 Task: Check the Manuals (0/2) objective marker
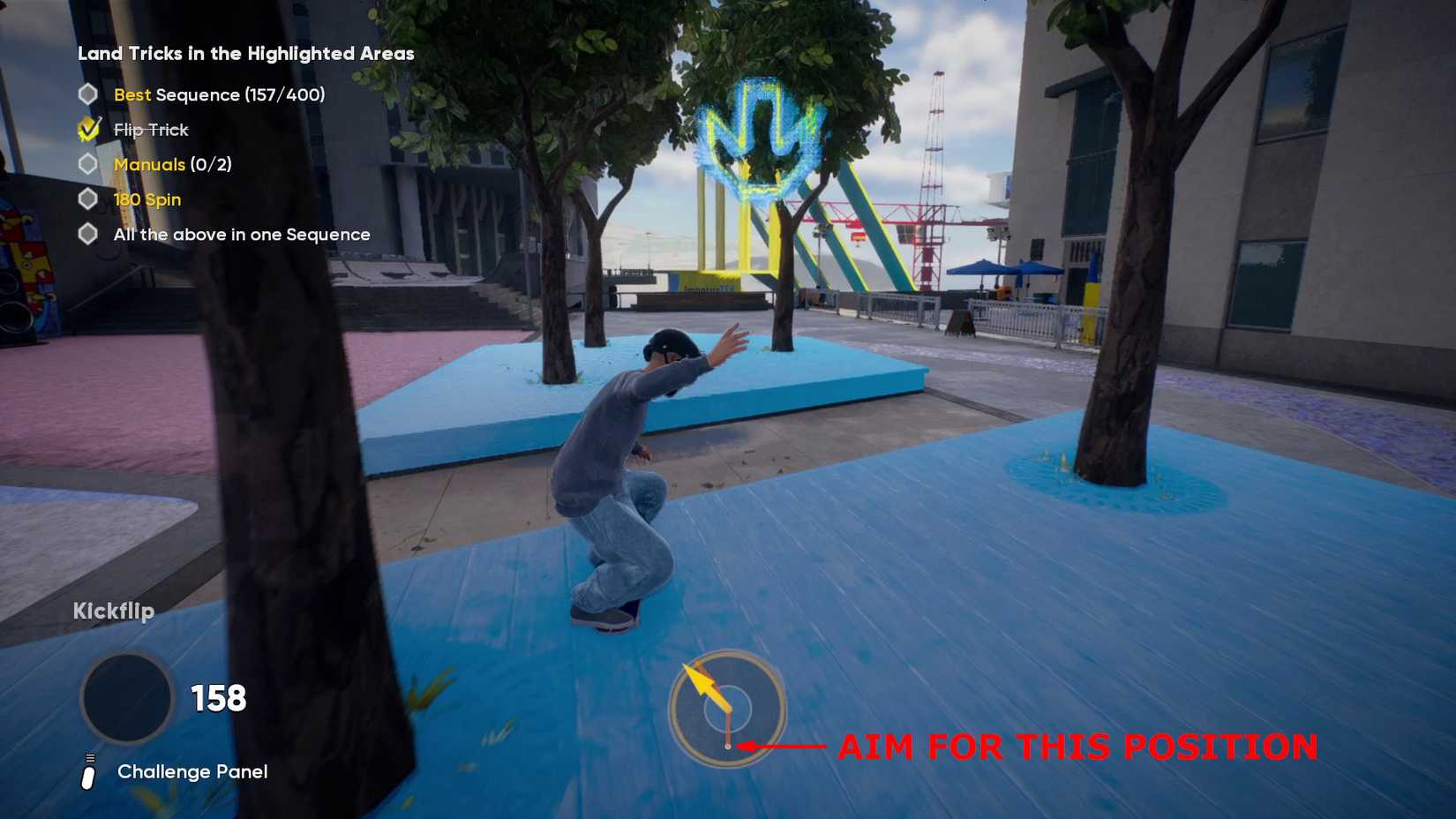pyautogui.click(x=86, y=164)
